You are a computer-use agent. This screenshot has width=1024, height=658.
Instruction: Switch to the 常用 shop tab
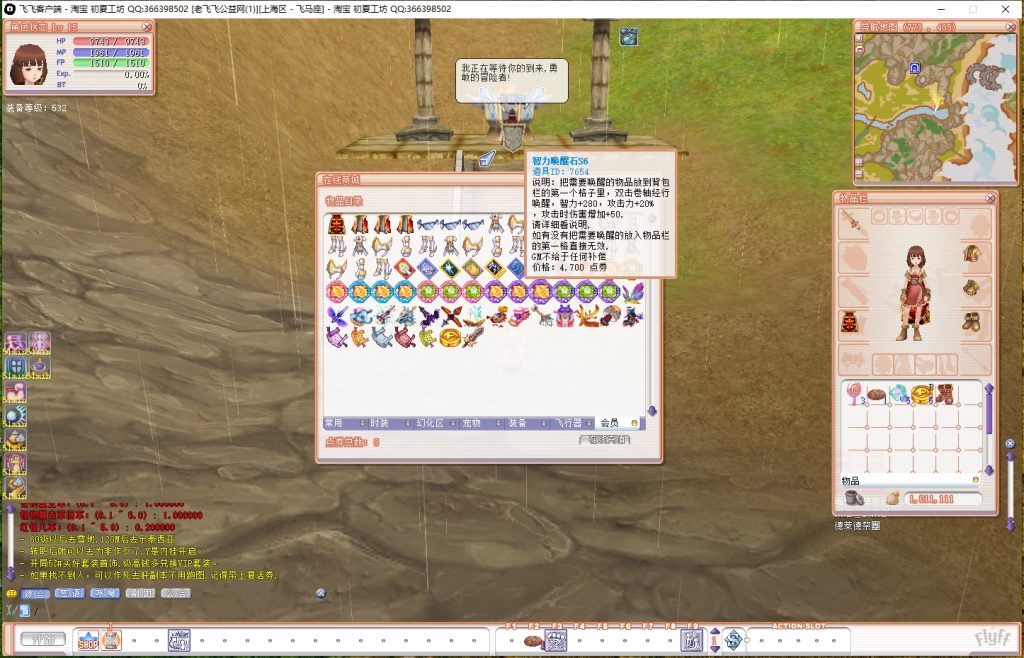336,424
